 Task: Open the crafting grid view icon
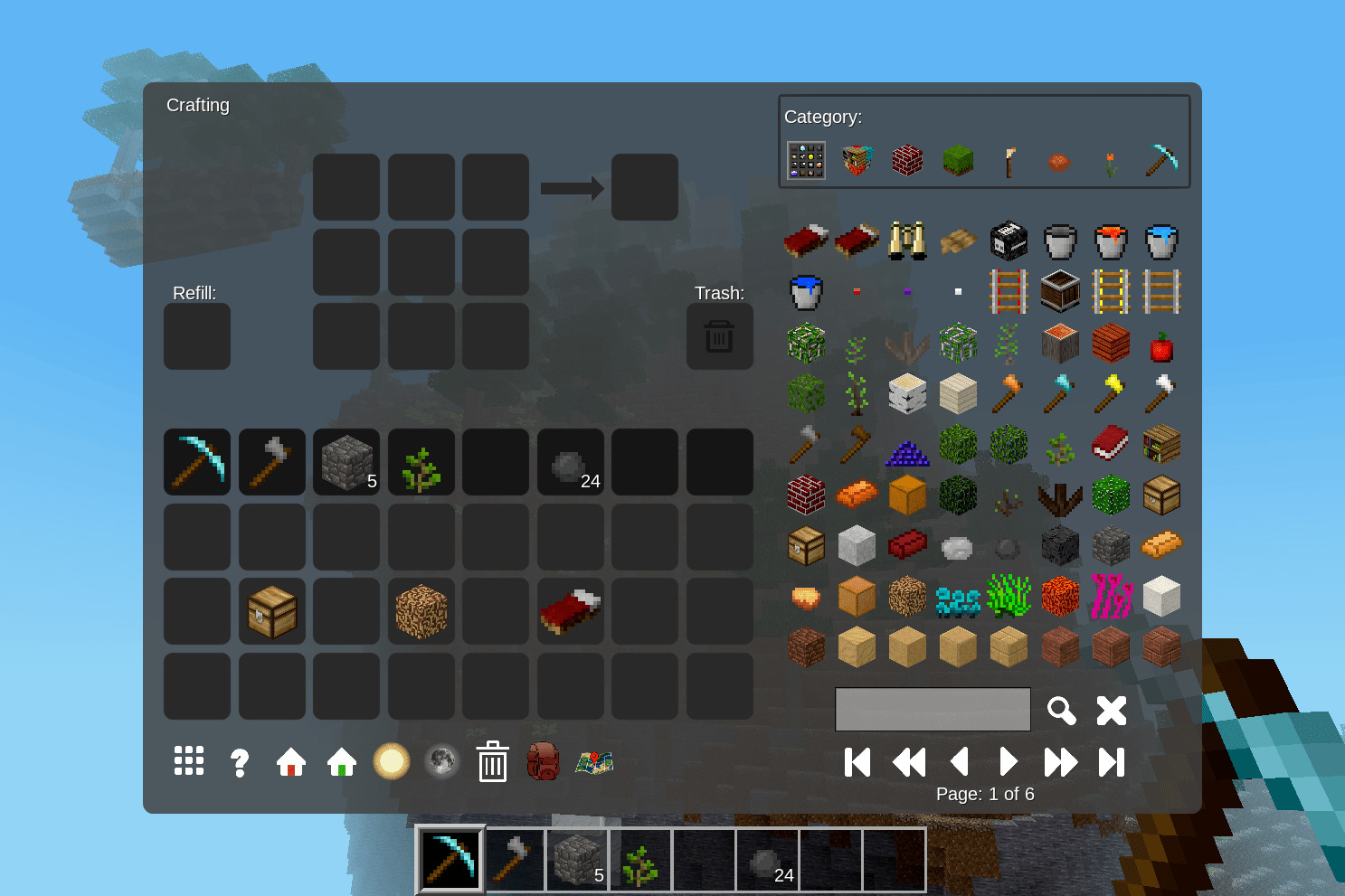pos(189,762)
